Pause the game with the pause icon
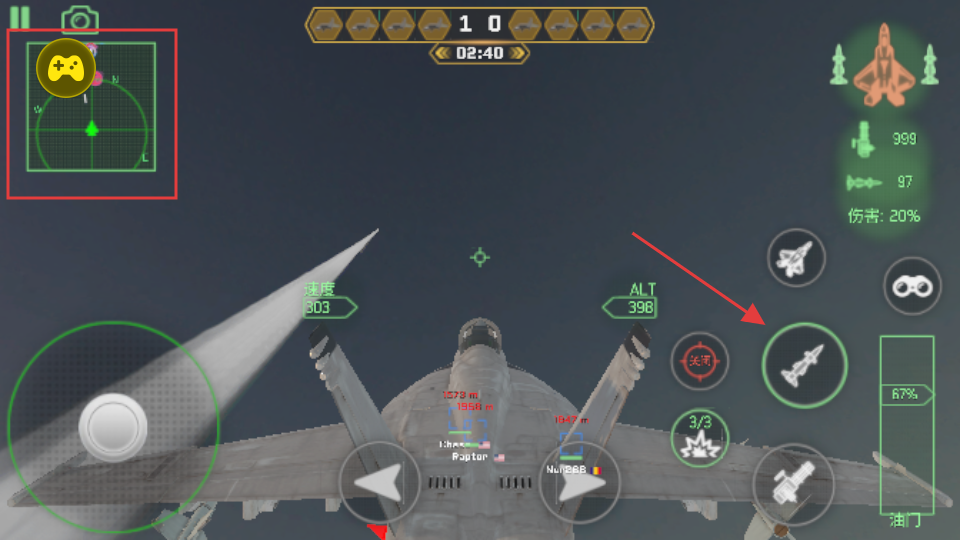 click(19, 17)
